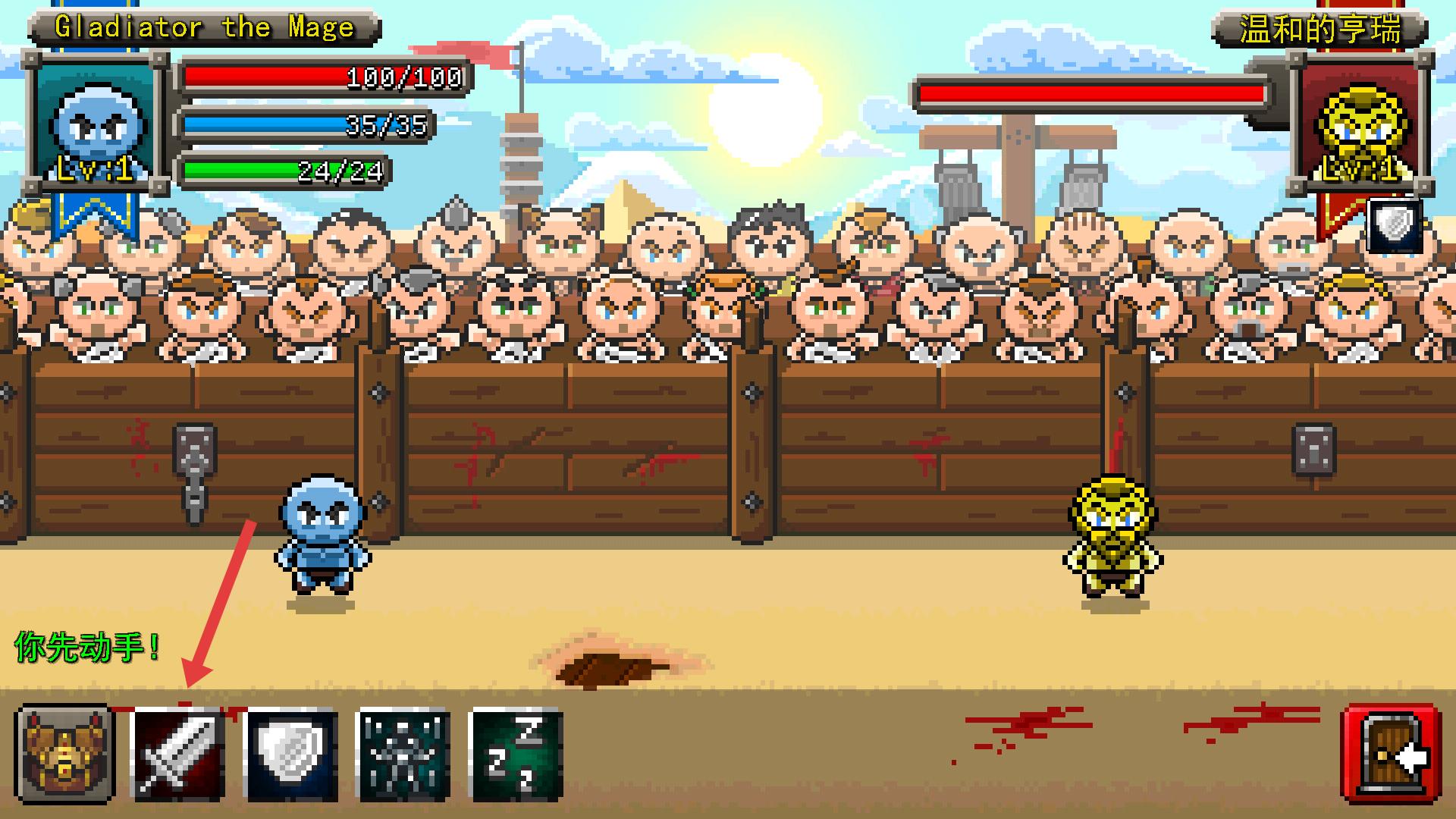This screenshot has width=1456, height=819.
Task: Inspect the enemy's shield buff icon
Action: (x=1395, y=225)
